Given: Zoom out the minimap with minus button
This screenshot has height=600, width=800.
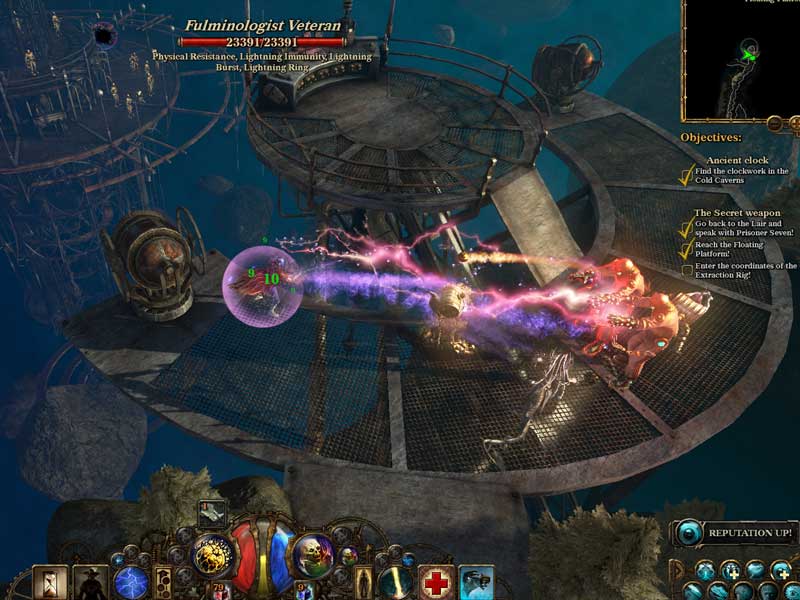Looking at the screenshot, I should (774, 123).
